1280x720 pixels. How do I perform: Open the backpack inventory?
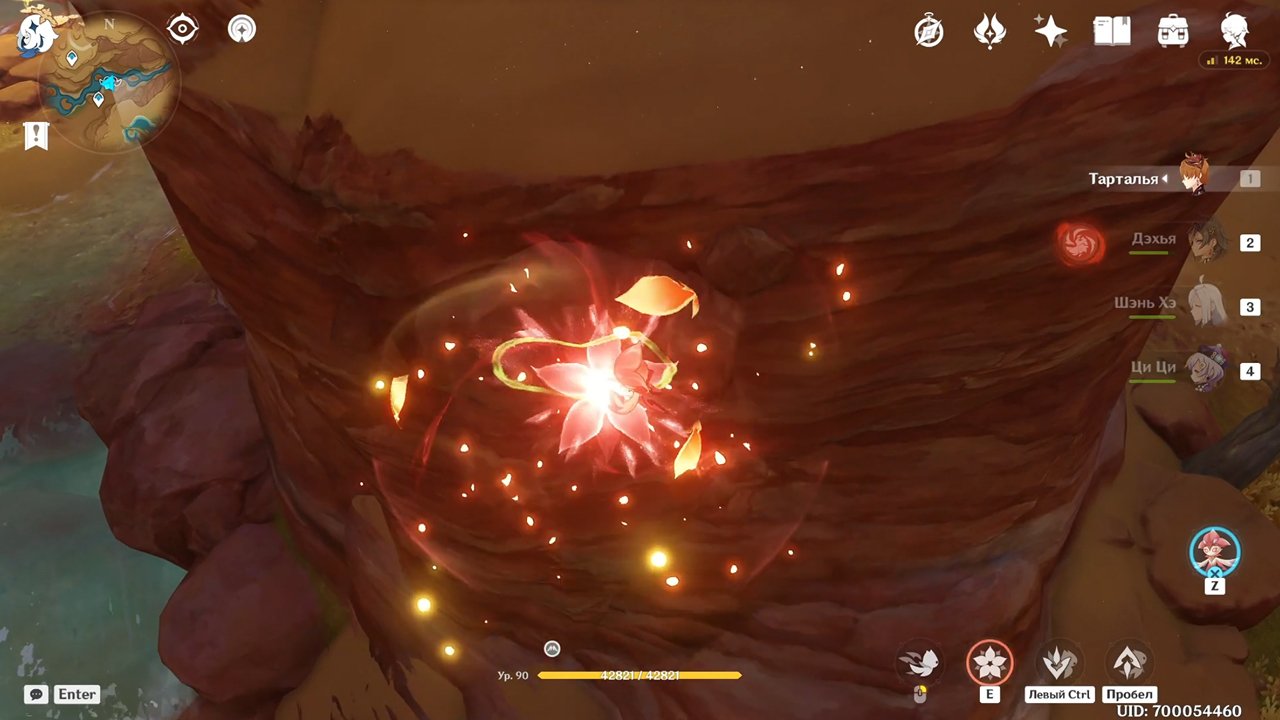coord(1172,32)
